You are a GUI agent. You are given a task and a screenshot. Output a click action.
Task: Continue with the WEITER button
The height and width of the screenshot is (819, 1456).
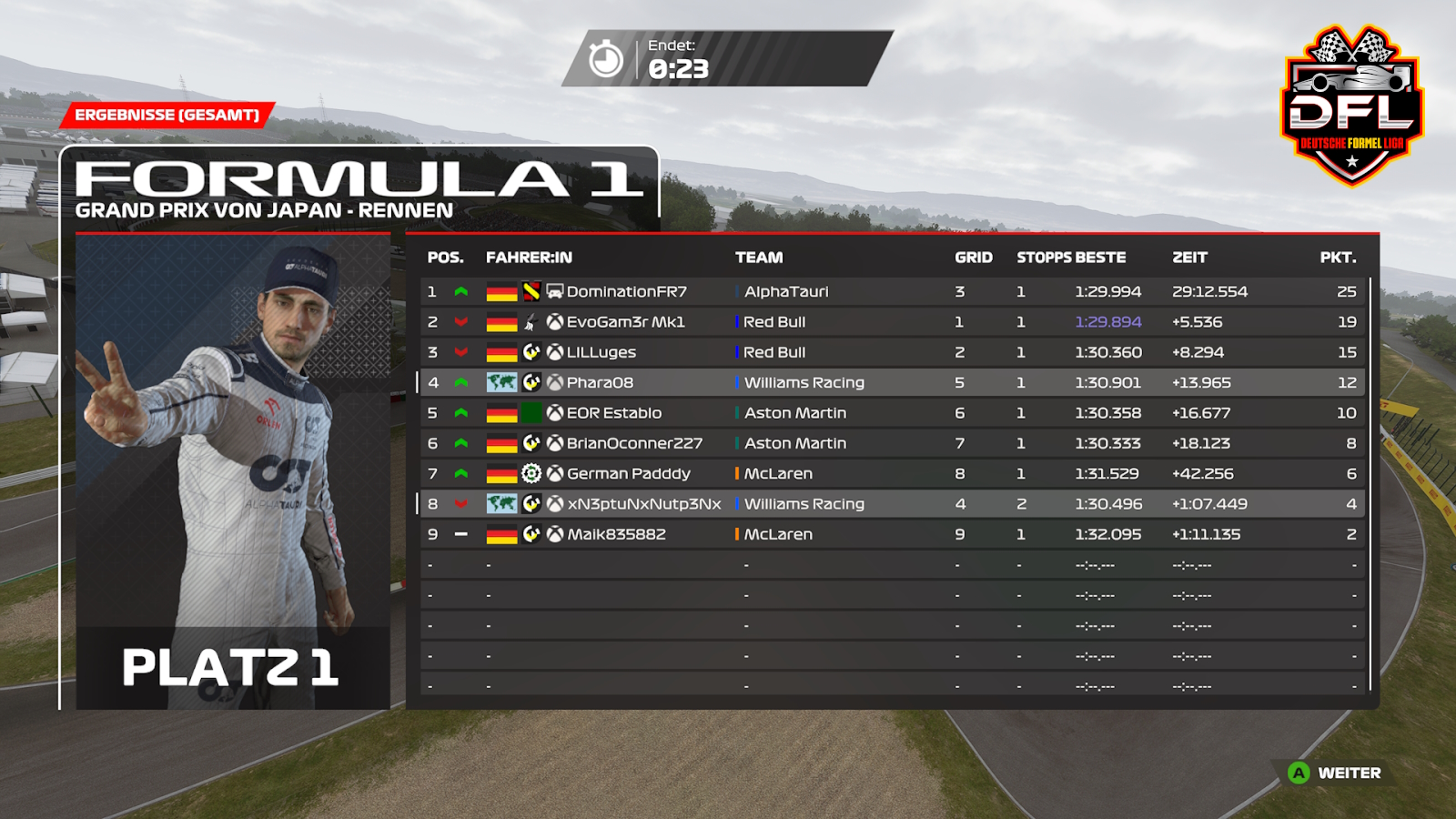[x=1335, y=773]
